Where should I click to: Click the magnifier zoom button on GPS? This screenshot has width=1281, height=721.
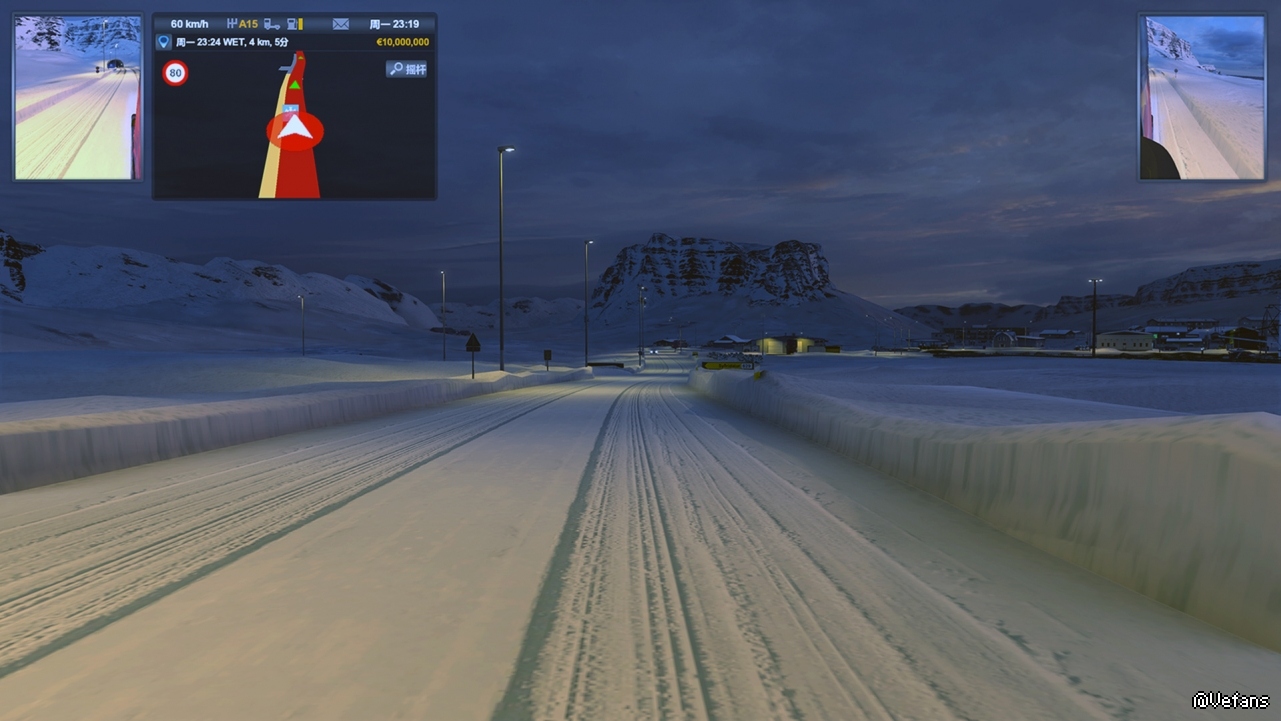tap(406, 69)
